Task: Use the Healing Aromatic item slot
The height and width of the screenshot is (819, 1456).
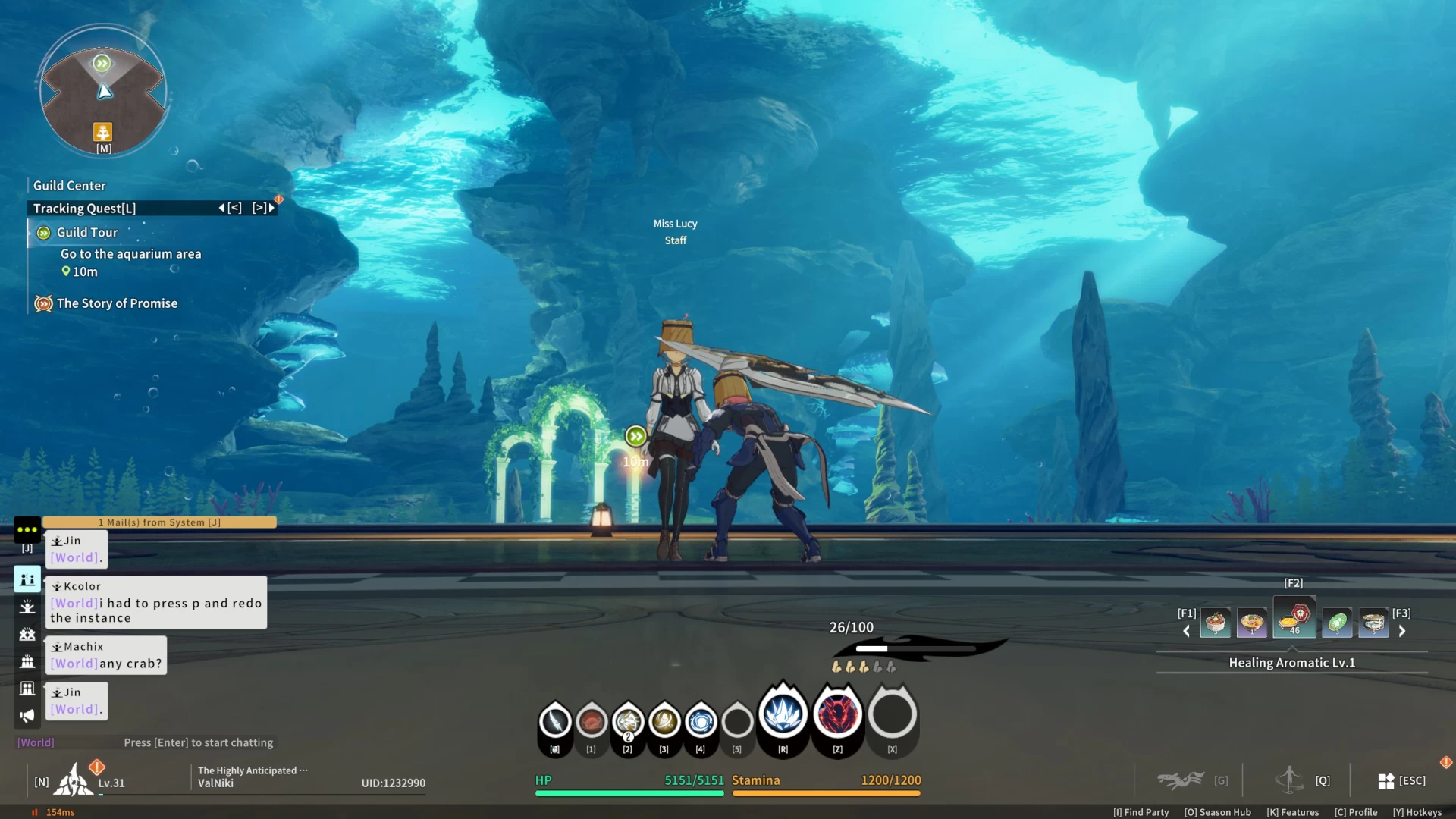Action: [x=1294, y=619]
